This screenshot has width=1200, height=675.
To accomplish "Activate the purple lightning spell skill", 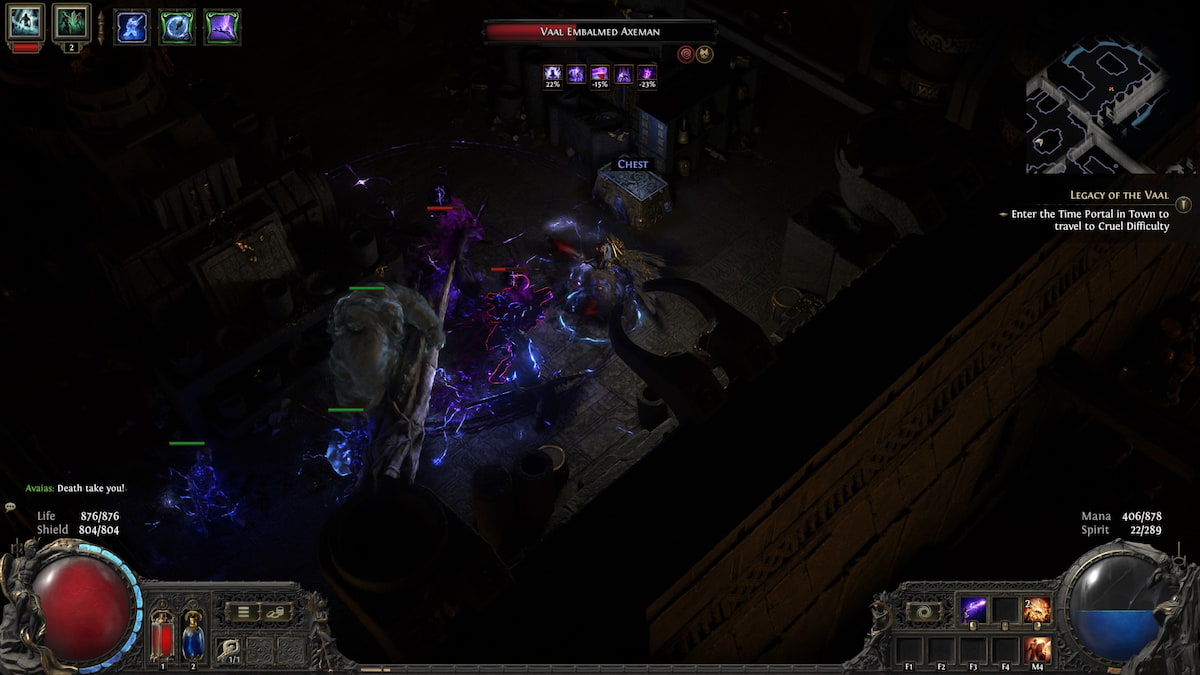I will pos(973,610).
